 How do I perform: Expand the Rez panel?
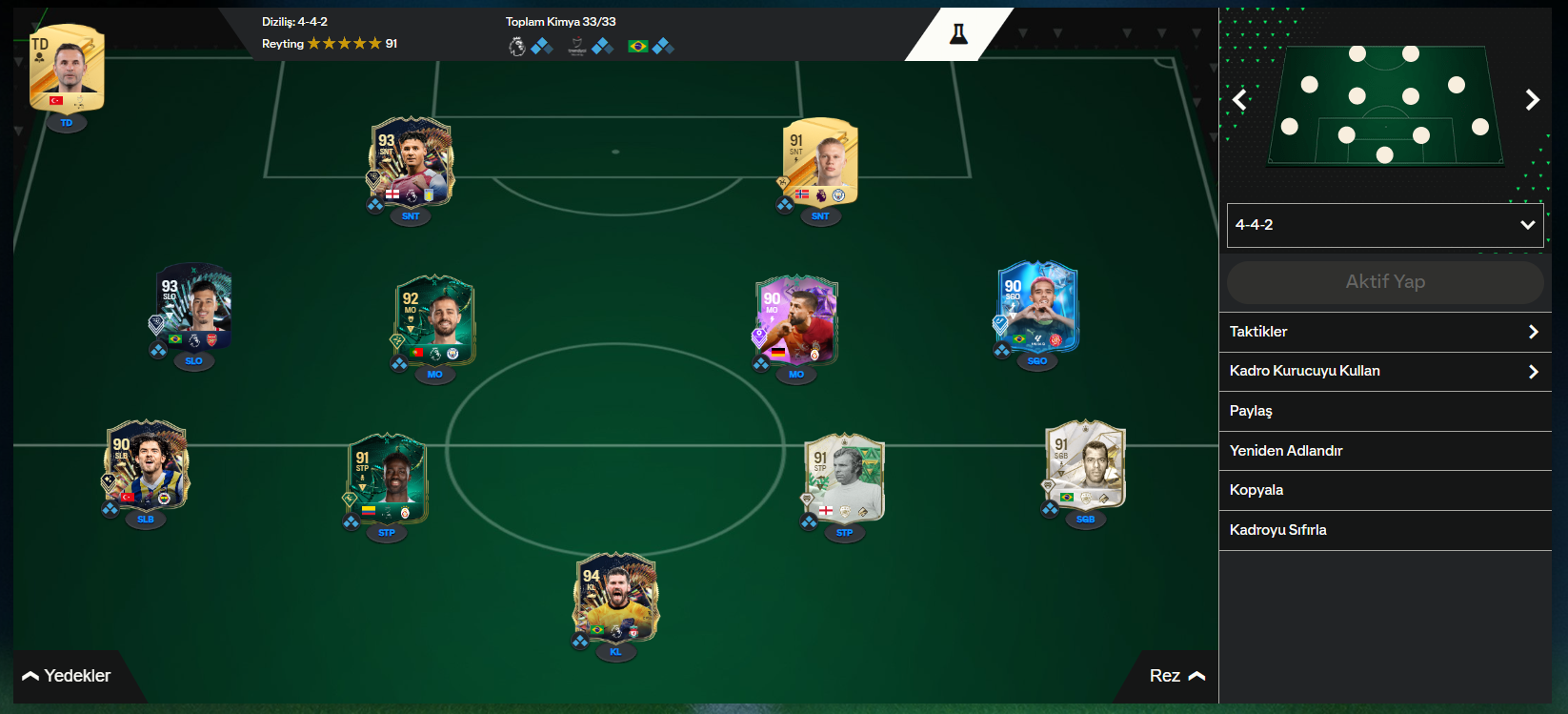[x=1176, y=675]
